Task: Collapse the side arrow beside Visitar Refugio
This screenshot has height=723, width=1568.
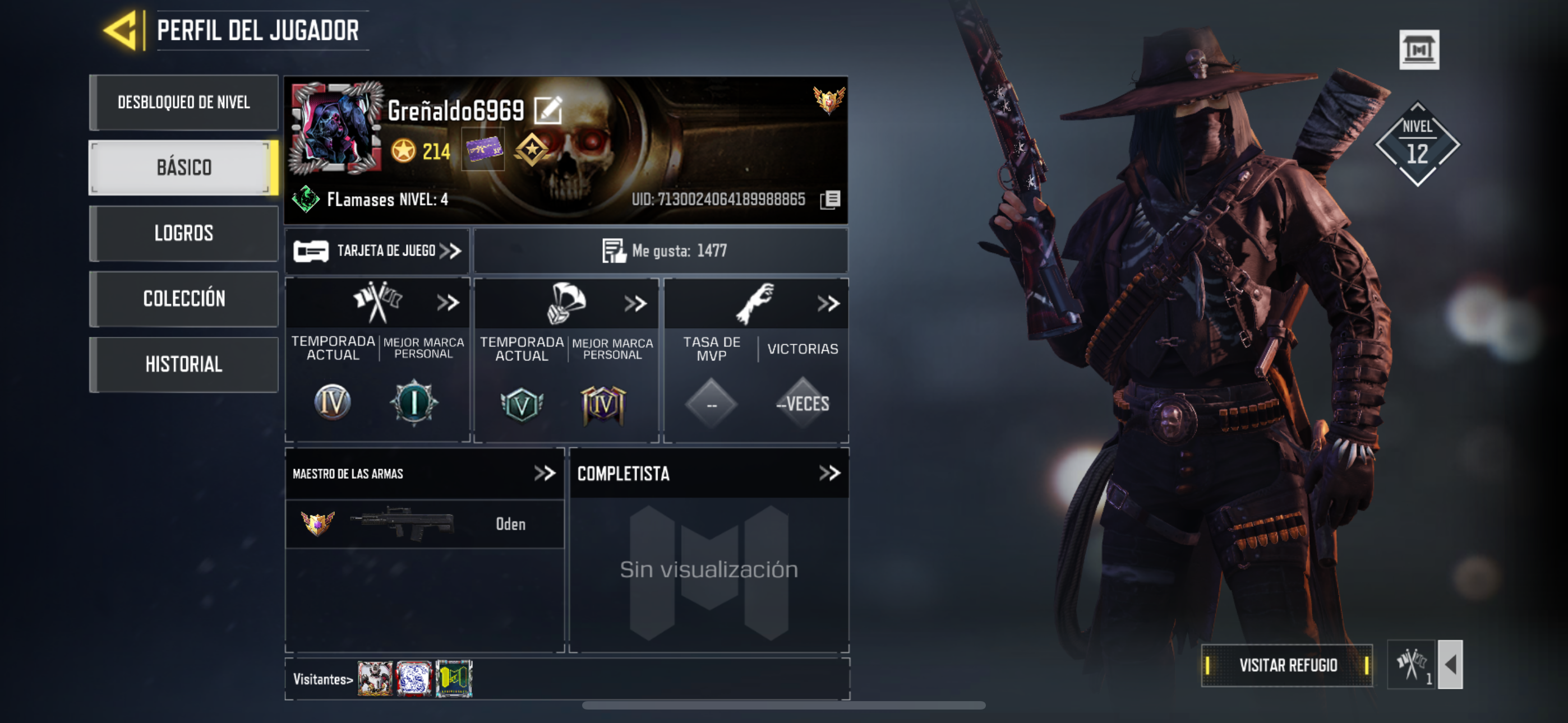Action: pos(1450,665)
